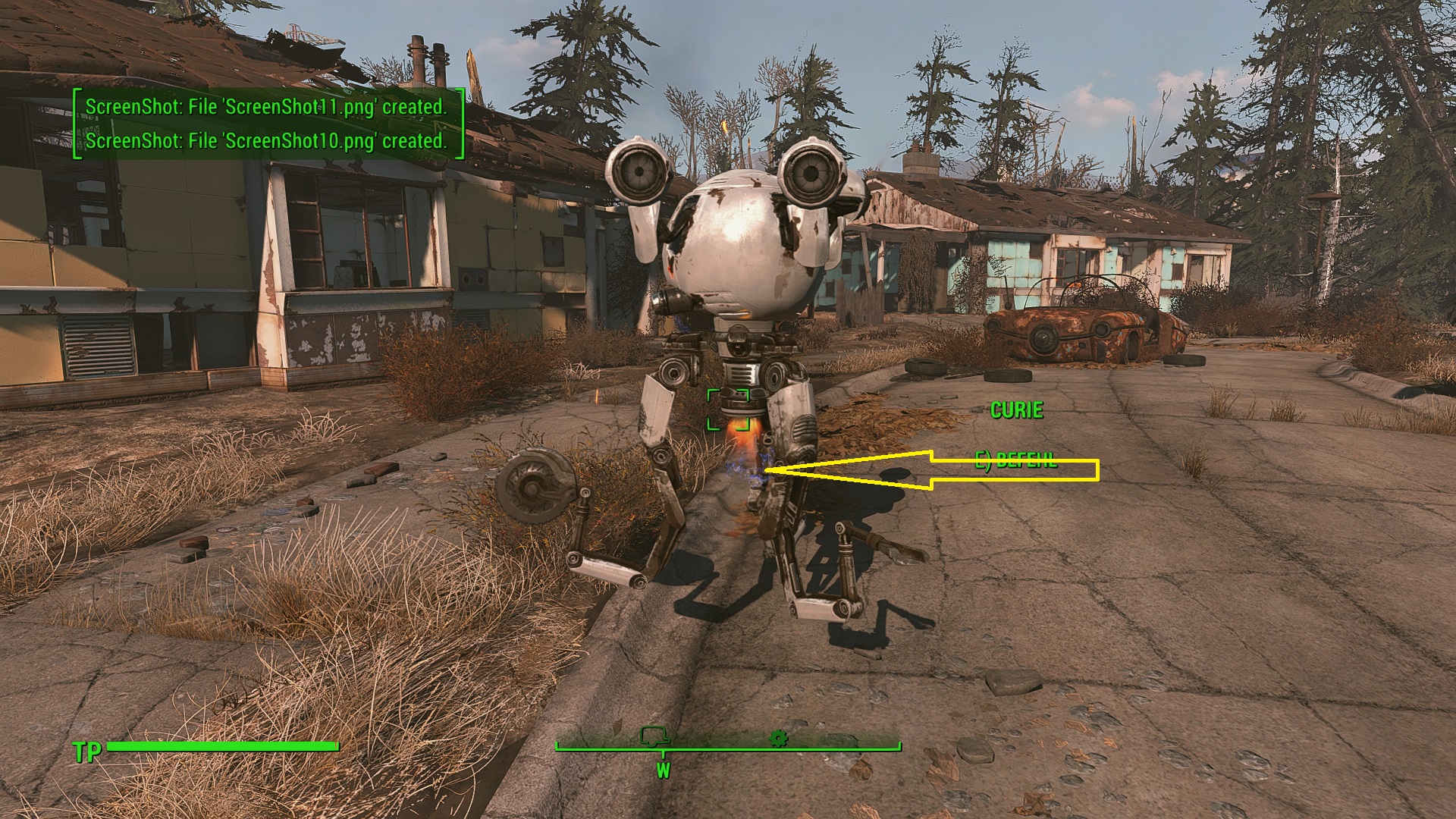Viewport: 1456px width, 819px height.
Task: Click the W marker on the compass
Action: (664, 768)
